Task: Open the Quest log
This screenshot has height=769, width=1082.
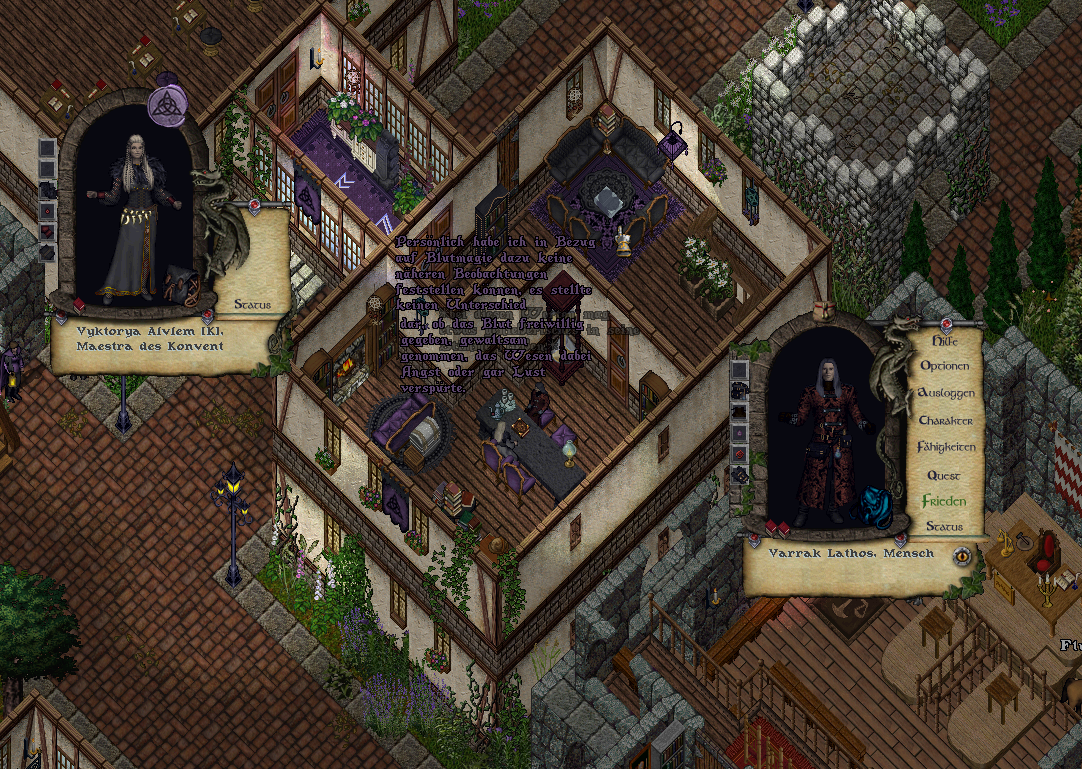Action: 944,475
